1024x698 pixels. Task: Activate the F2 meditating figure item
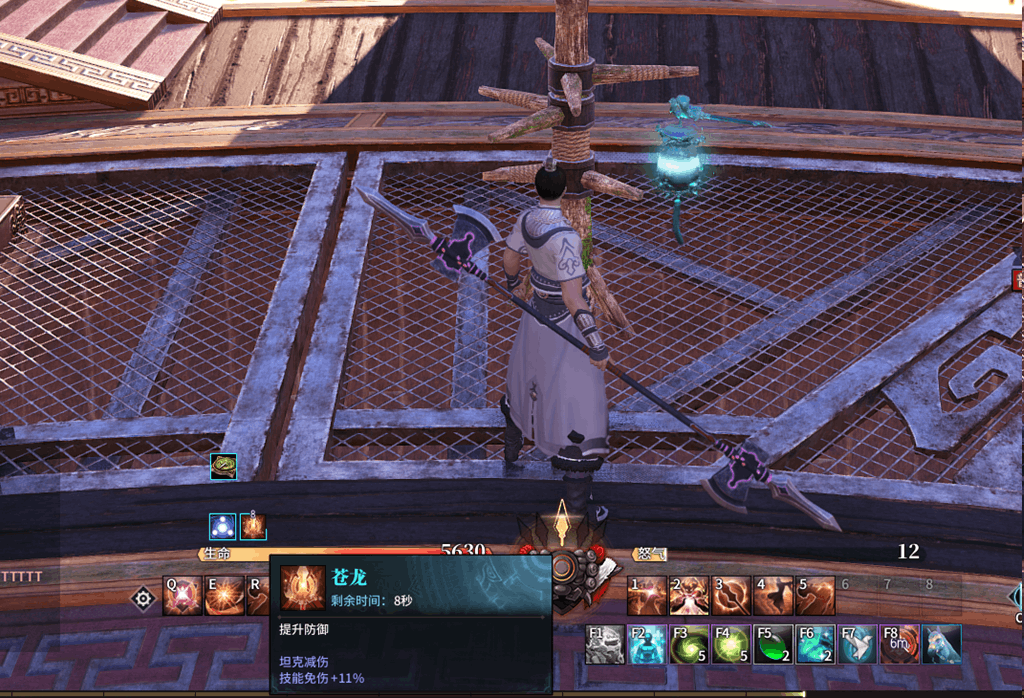(x=647, y=645)
